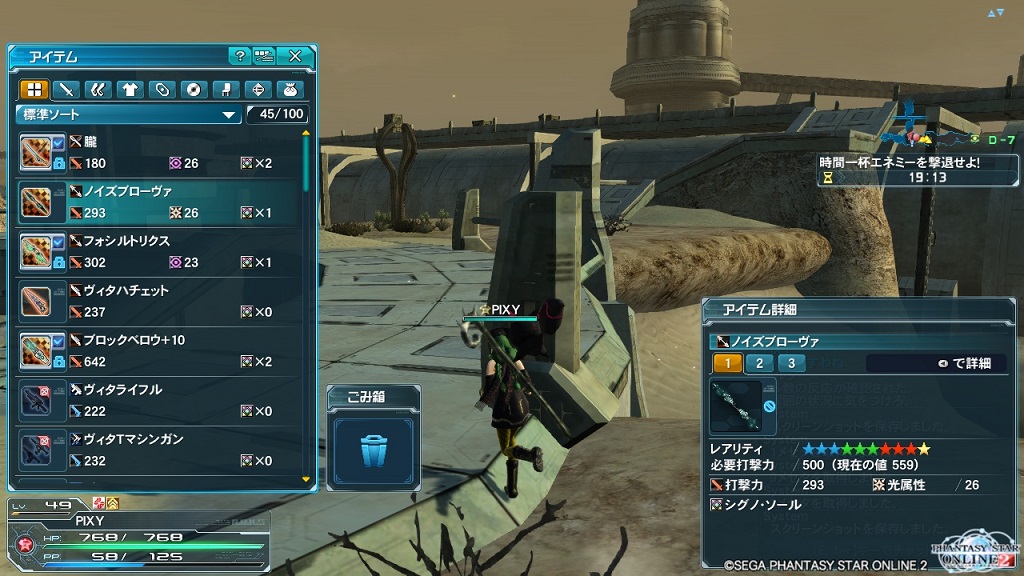Pick the ブロックベロウ+10 weapon row
The image size is (1024, 576).
point(160,351)
